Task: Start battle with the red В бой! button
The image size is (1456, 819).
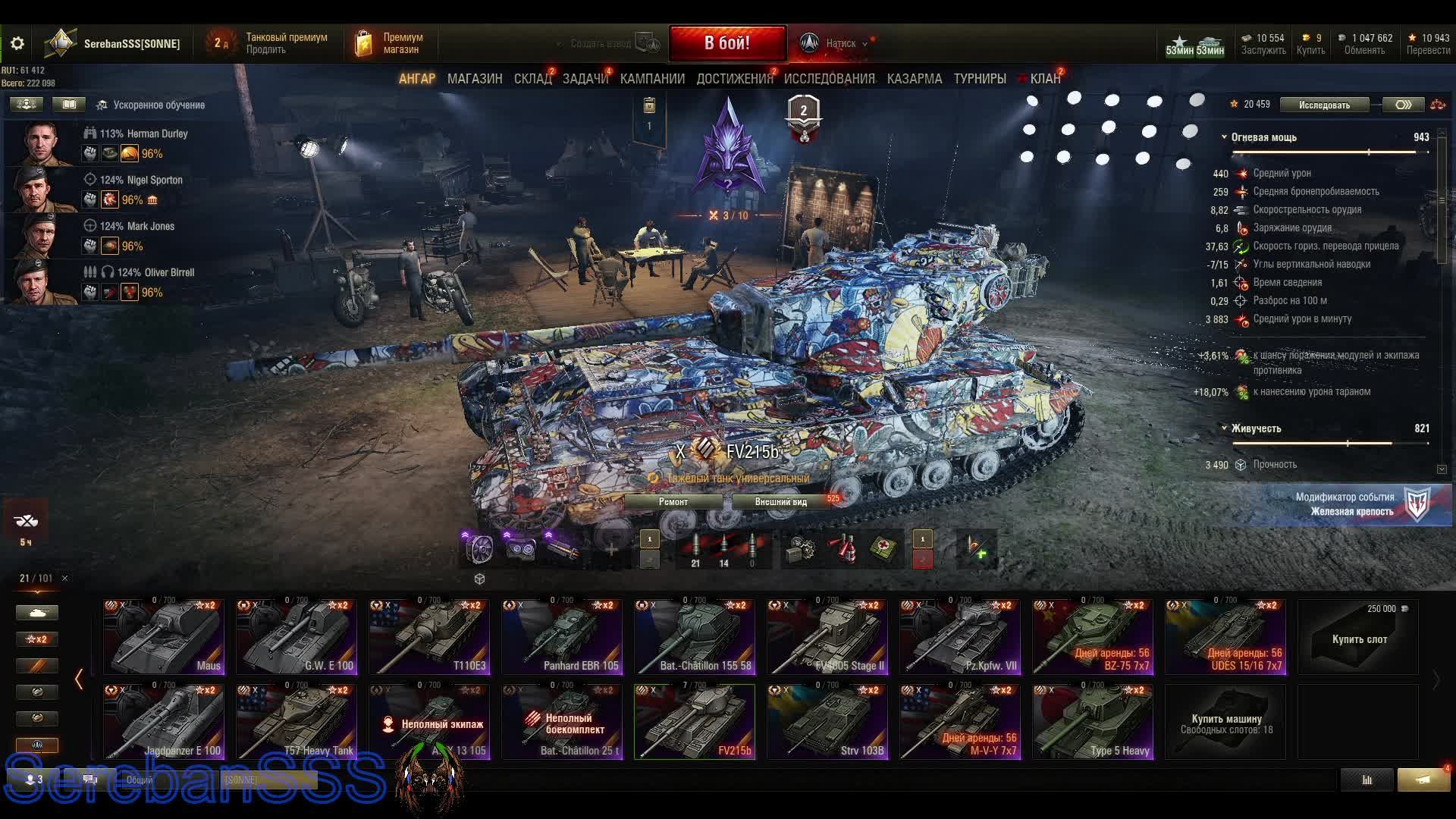Action: tap(726, 43)
